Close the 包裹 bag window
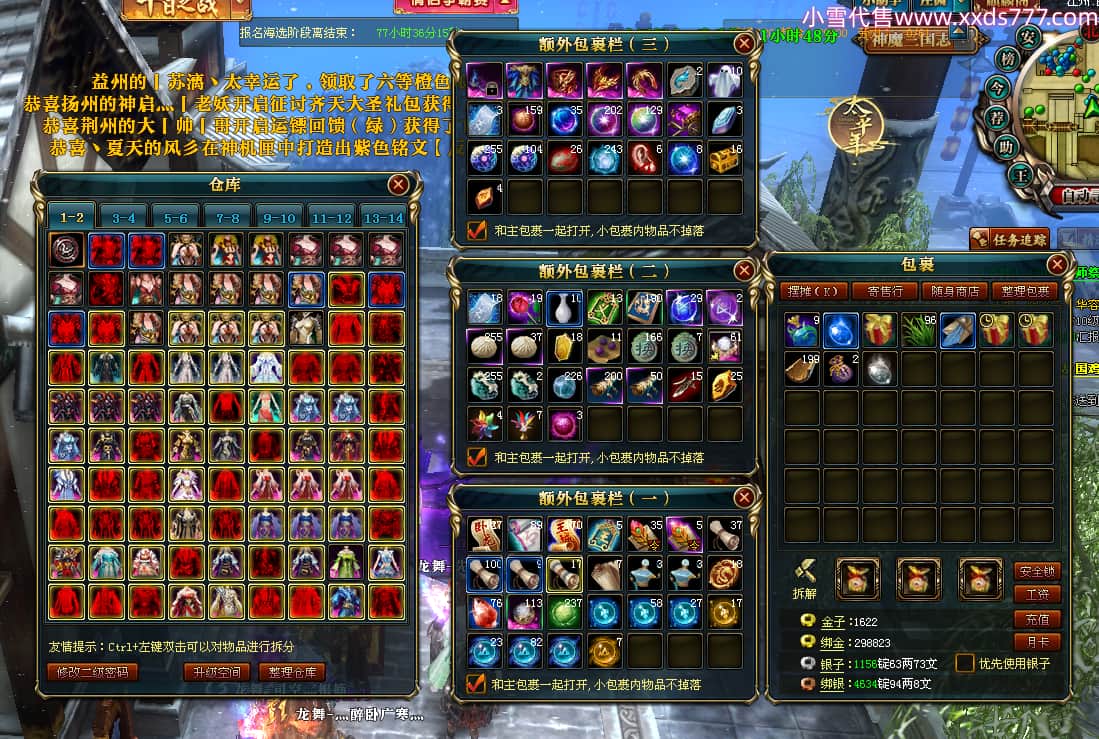 pos(1057,264)
